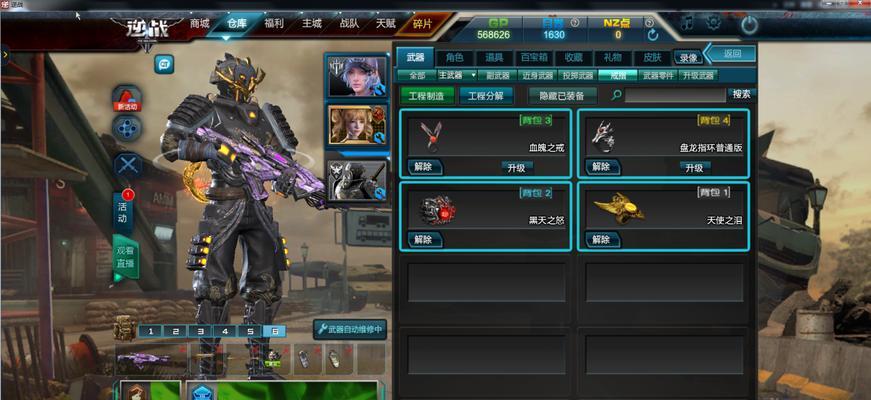Switch to the 福利 top menu
871x400 pixels.
(274, 23)
